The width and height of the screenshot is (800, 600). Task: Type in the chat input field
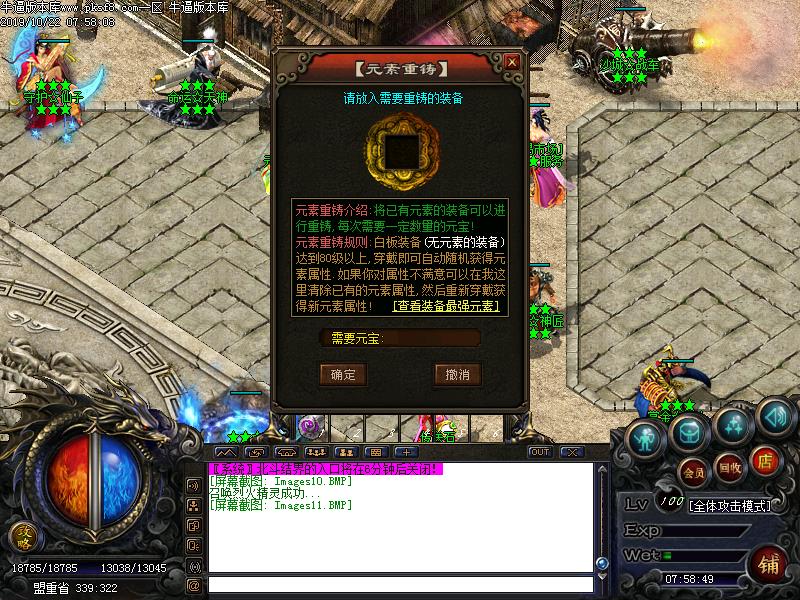(400, 585)
